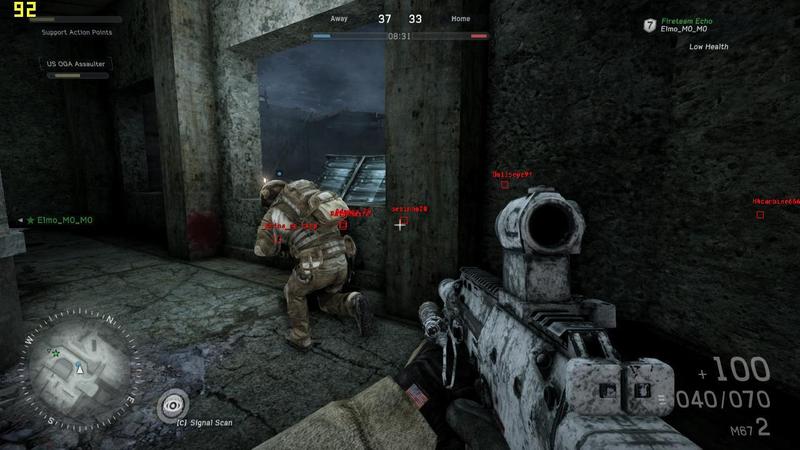Viewport: 800px width, 450px height.
Task: Activate the Signal Scan support icon
Action: point(174,404)
